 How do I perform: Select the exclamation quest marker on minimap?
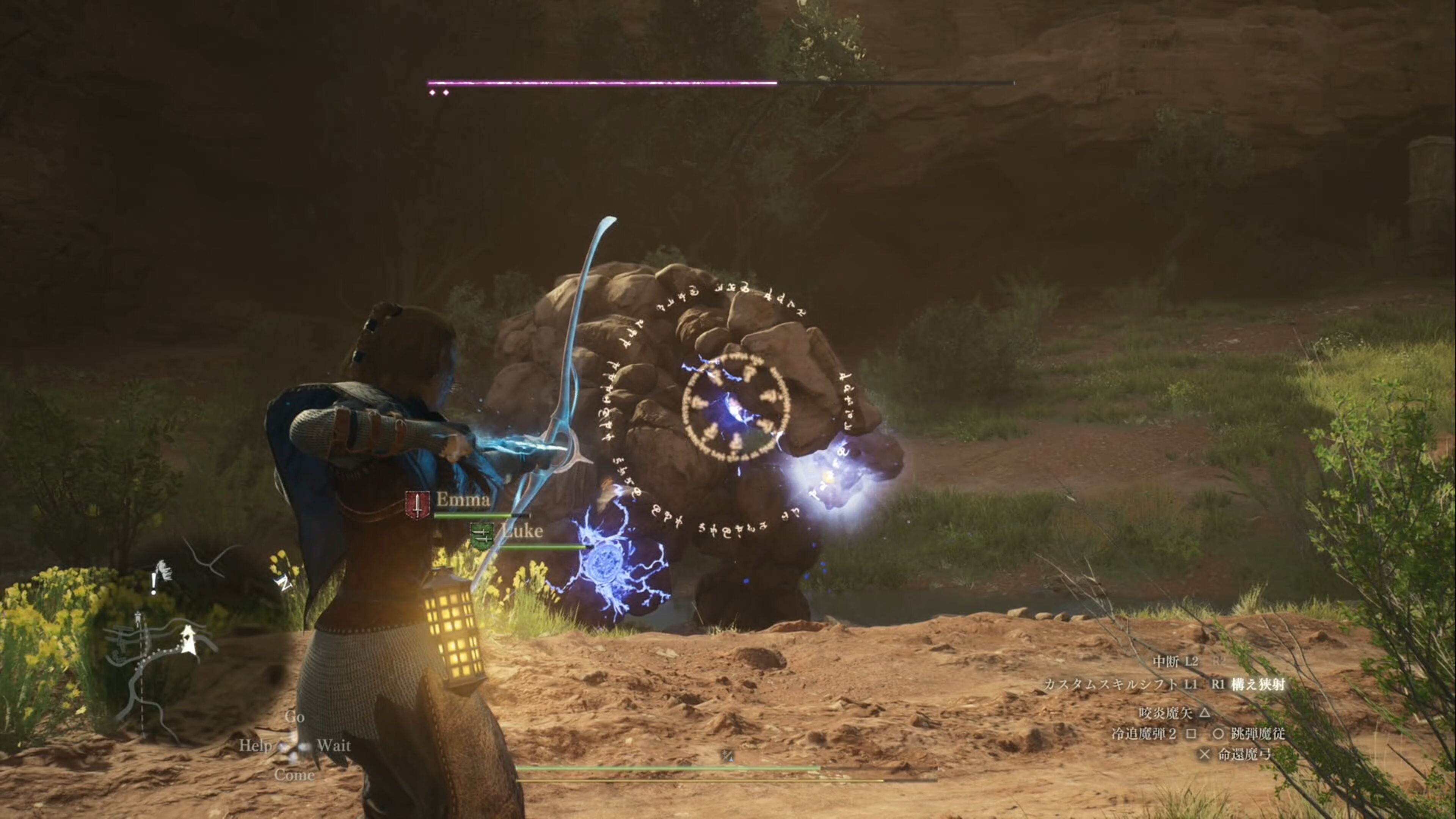(154, 583)
